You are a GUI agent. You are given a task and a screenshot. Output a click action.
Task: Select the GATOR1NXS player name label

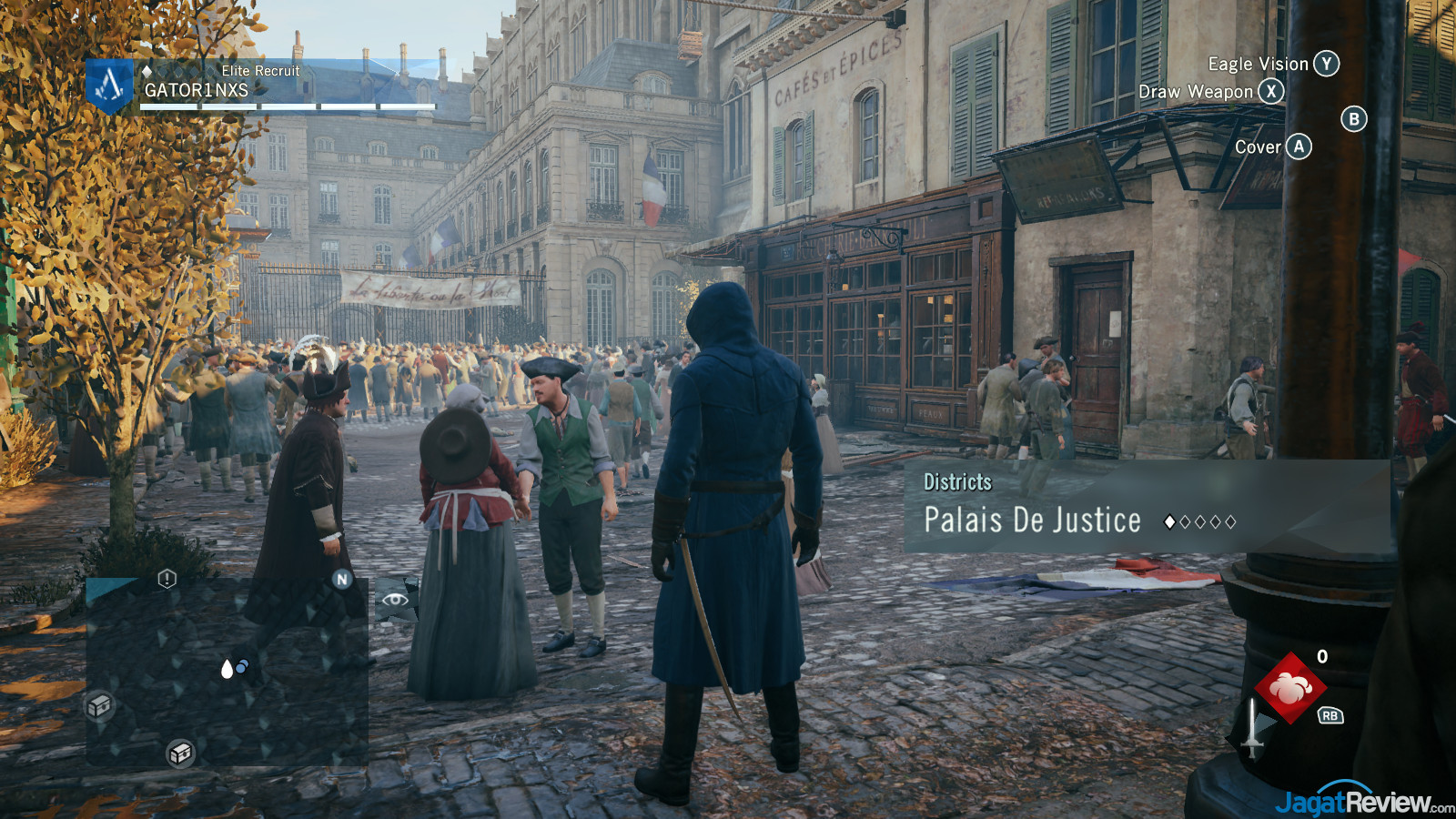[196, 90]
